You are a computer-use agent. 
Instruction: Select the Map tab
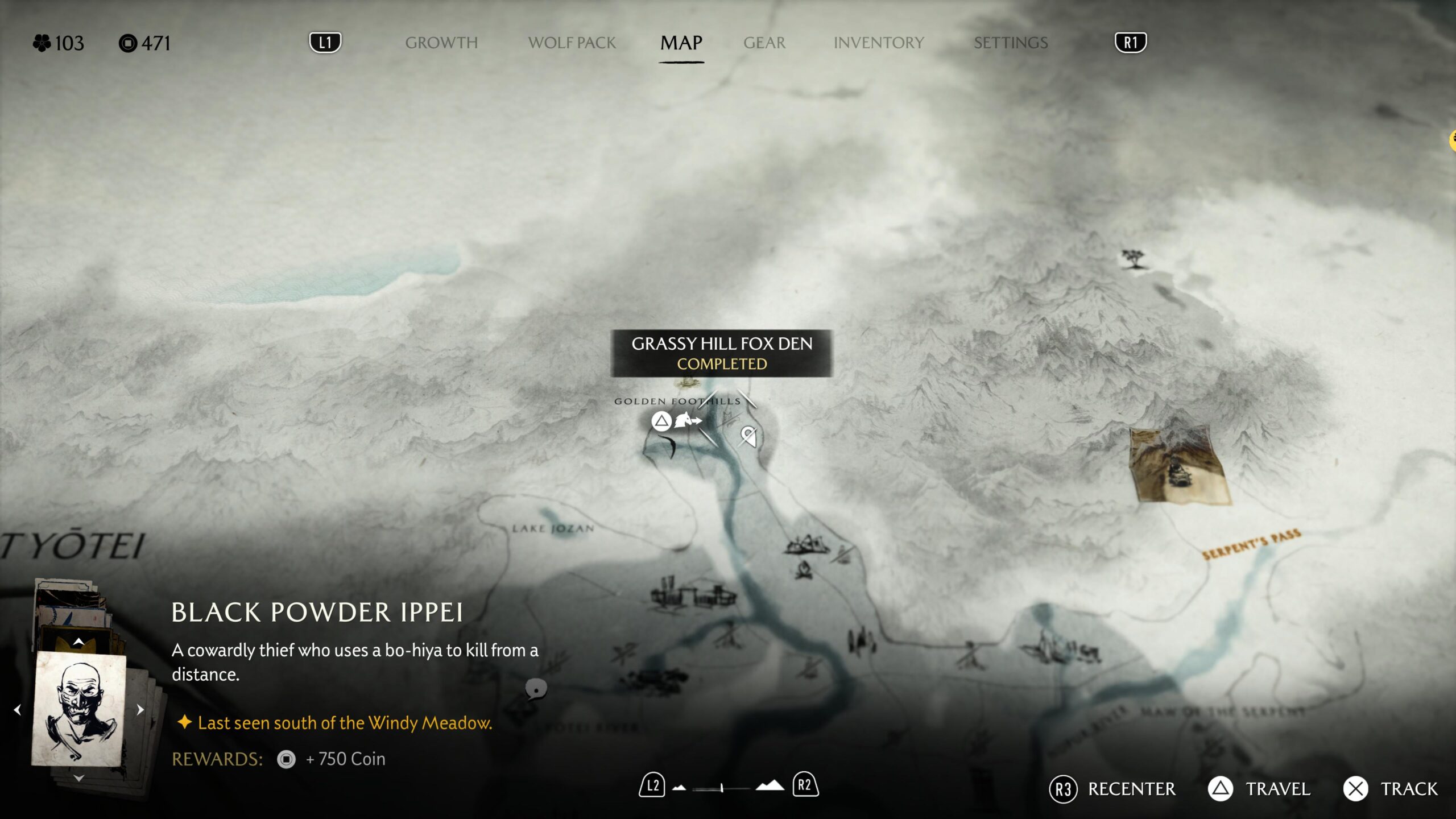coord(681,43)
